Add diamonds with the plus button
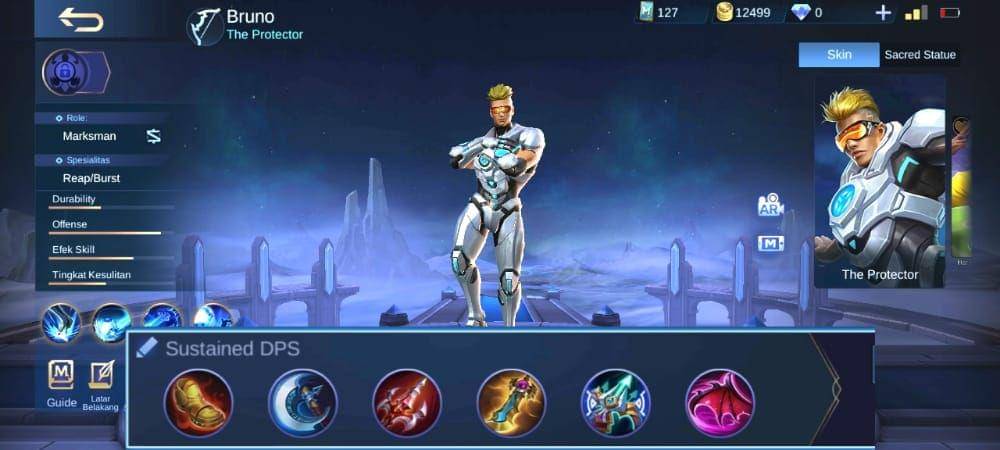This screenshot has height=450, width=1000. point(883,13)
